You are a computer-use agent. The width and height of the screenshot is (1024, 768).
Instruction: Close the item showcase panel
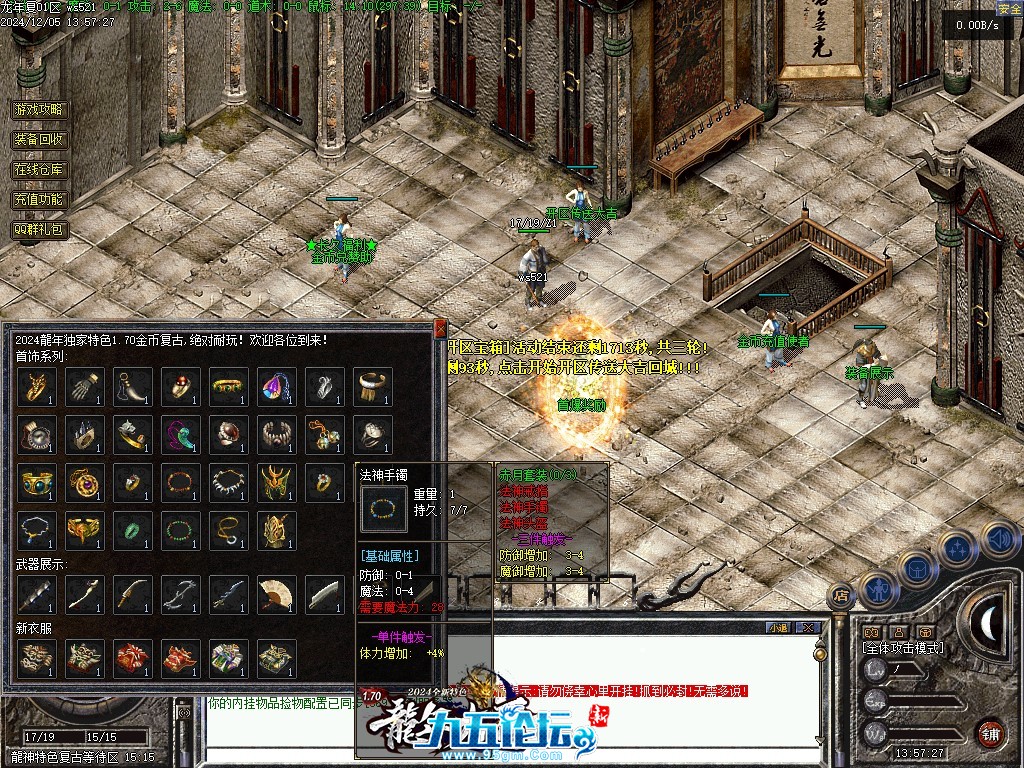click(x=440, y=328)
